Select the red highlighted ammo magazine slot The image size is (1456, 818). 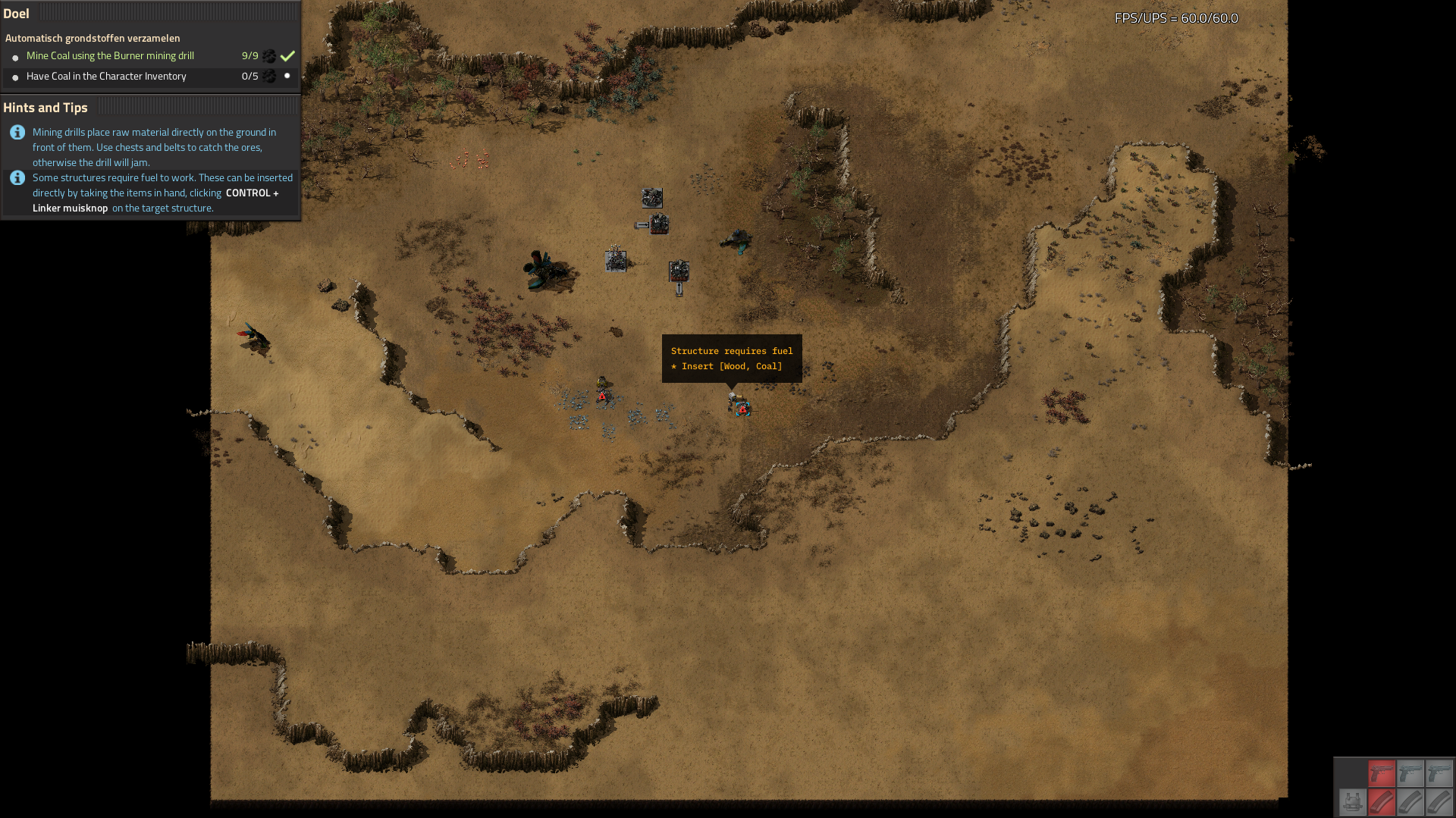coord(1381,801)
